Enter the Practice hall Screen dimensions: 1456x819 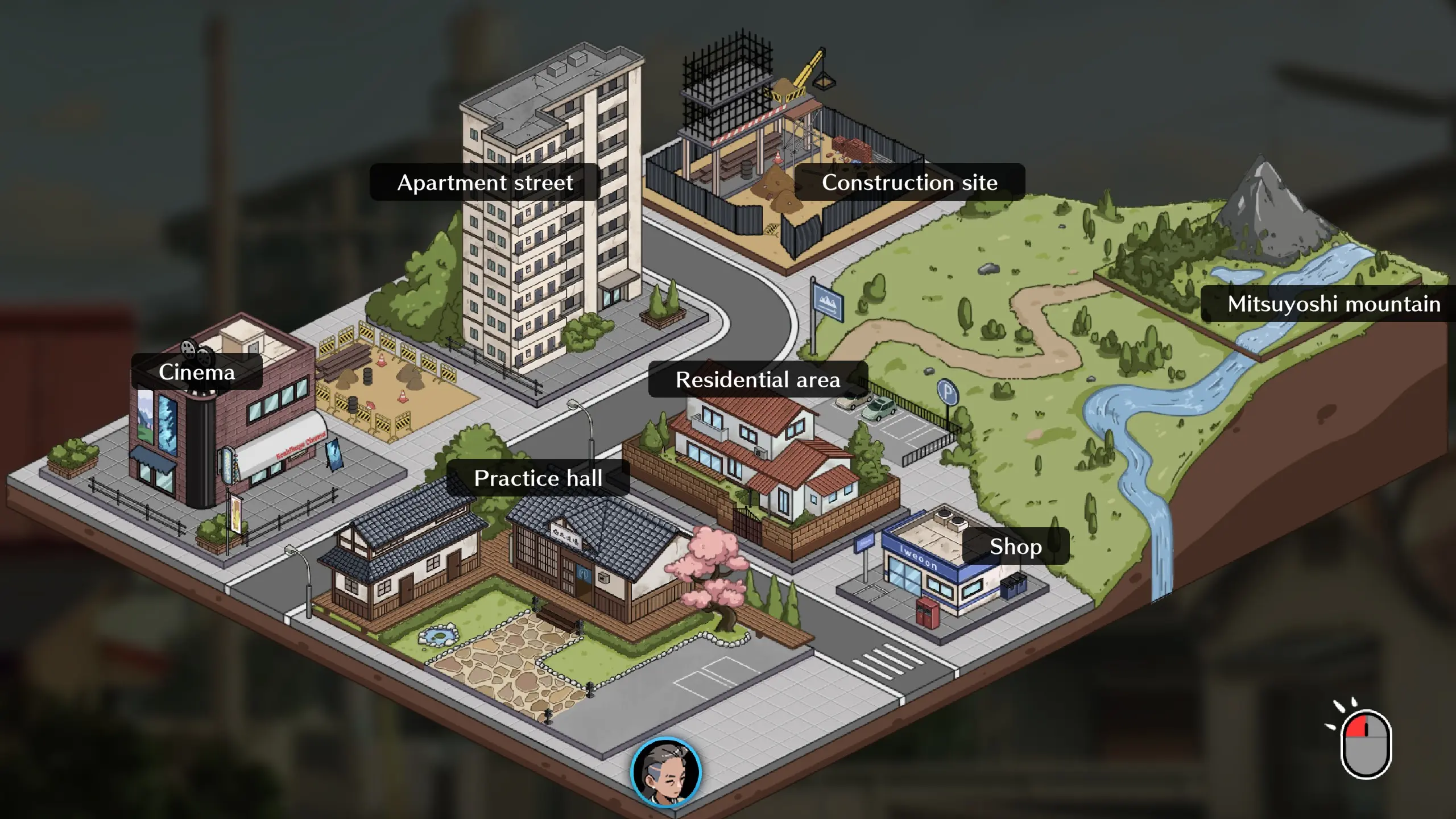538,478
